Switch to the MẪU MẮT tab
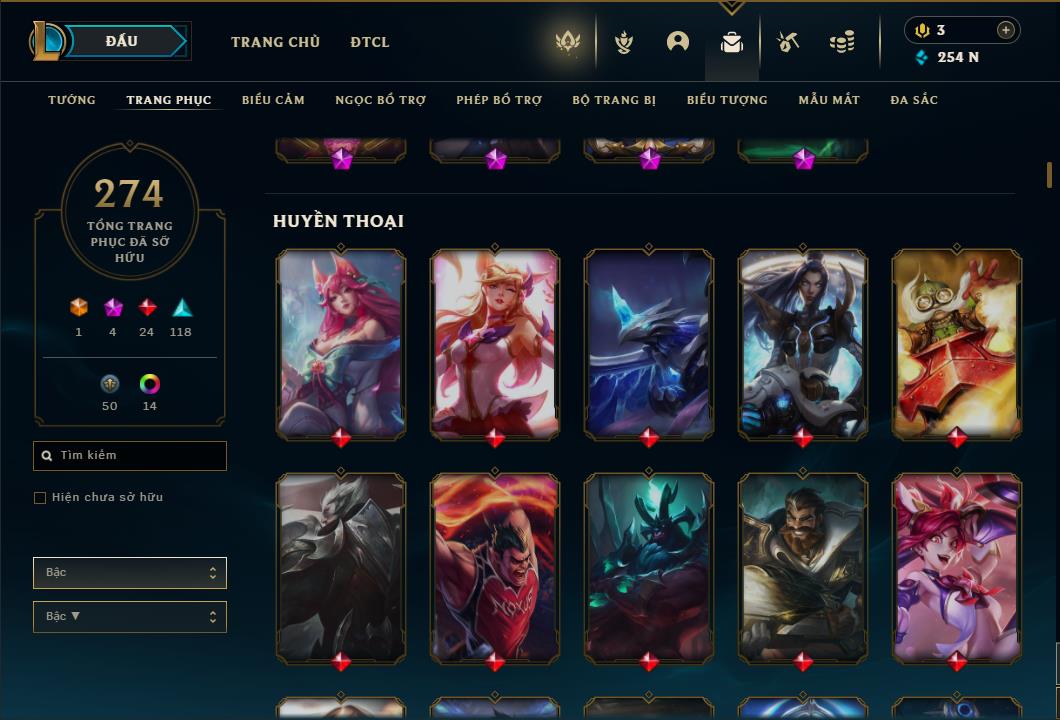The height and width of the screenshot is (720, 1060). [829, 100]
